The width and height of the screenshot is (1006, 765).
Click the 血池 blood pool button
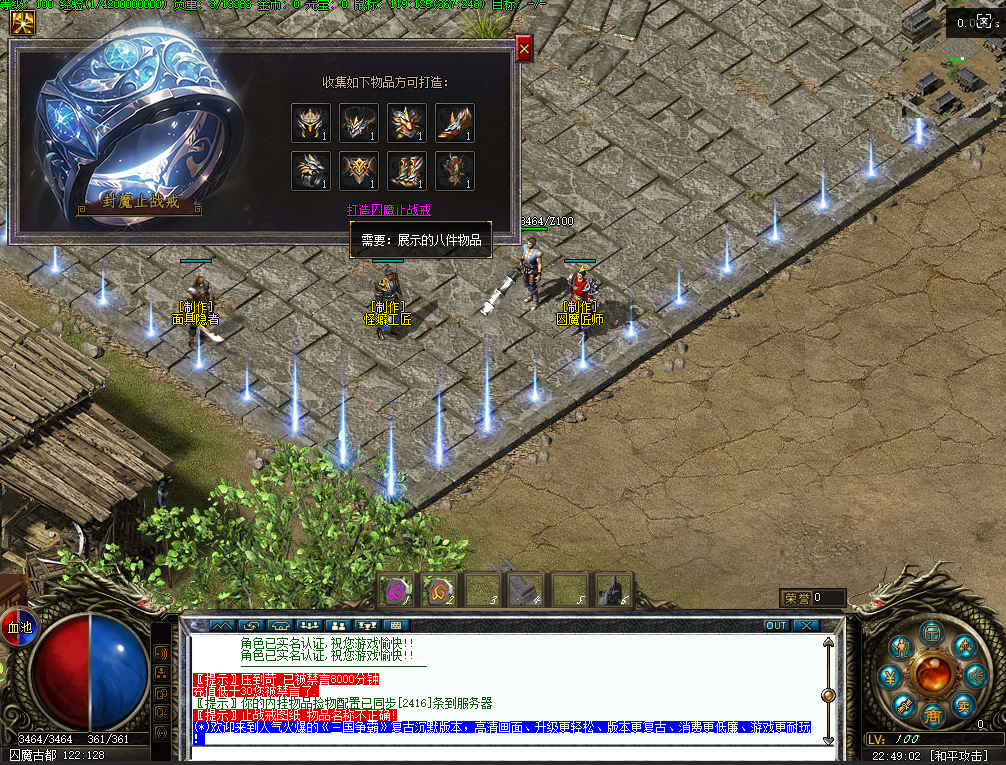click(19, 628)
